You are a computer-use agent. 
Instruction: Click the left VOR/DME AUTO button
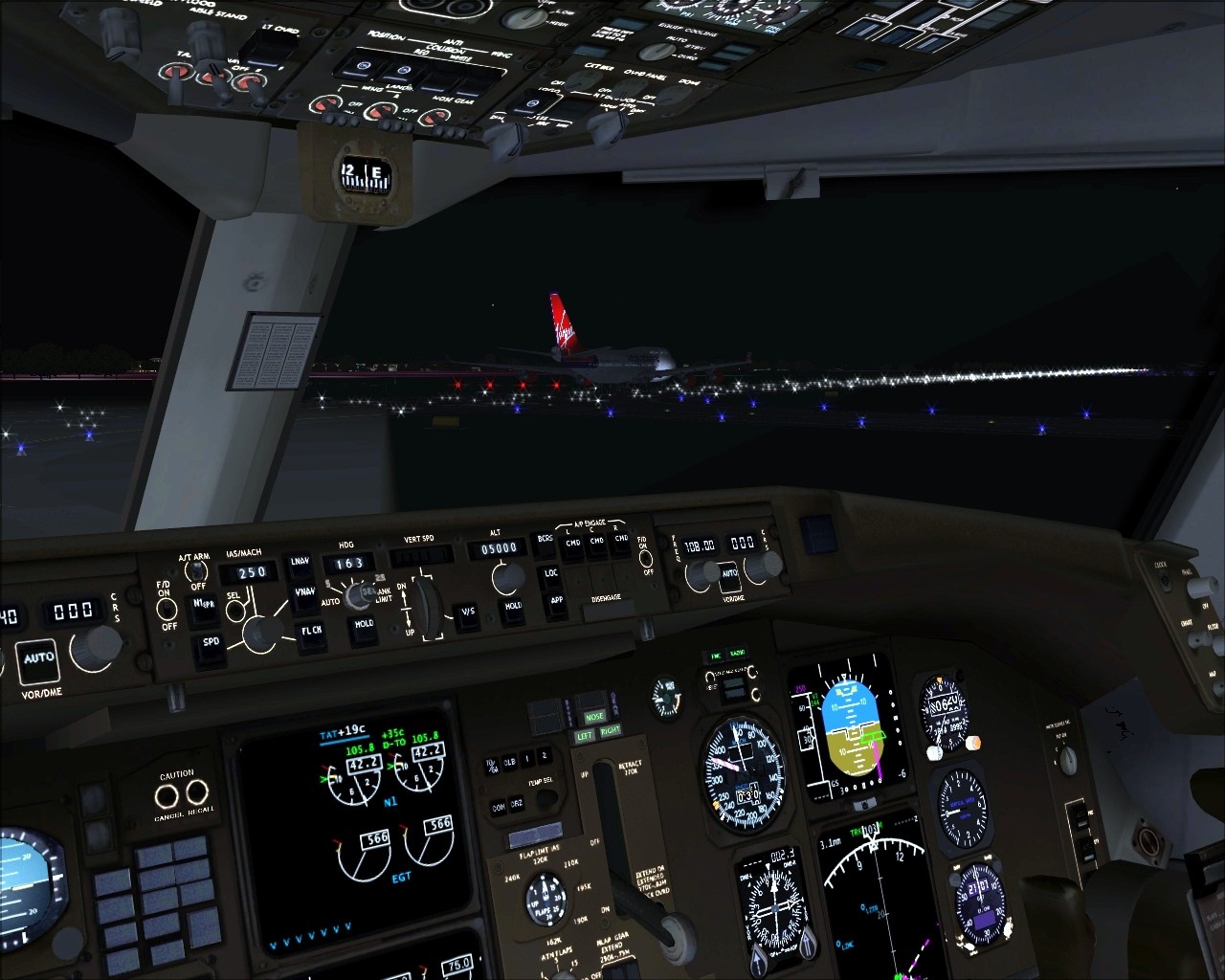[x=39, y=658]
